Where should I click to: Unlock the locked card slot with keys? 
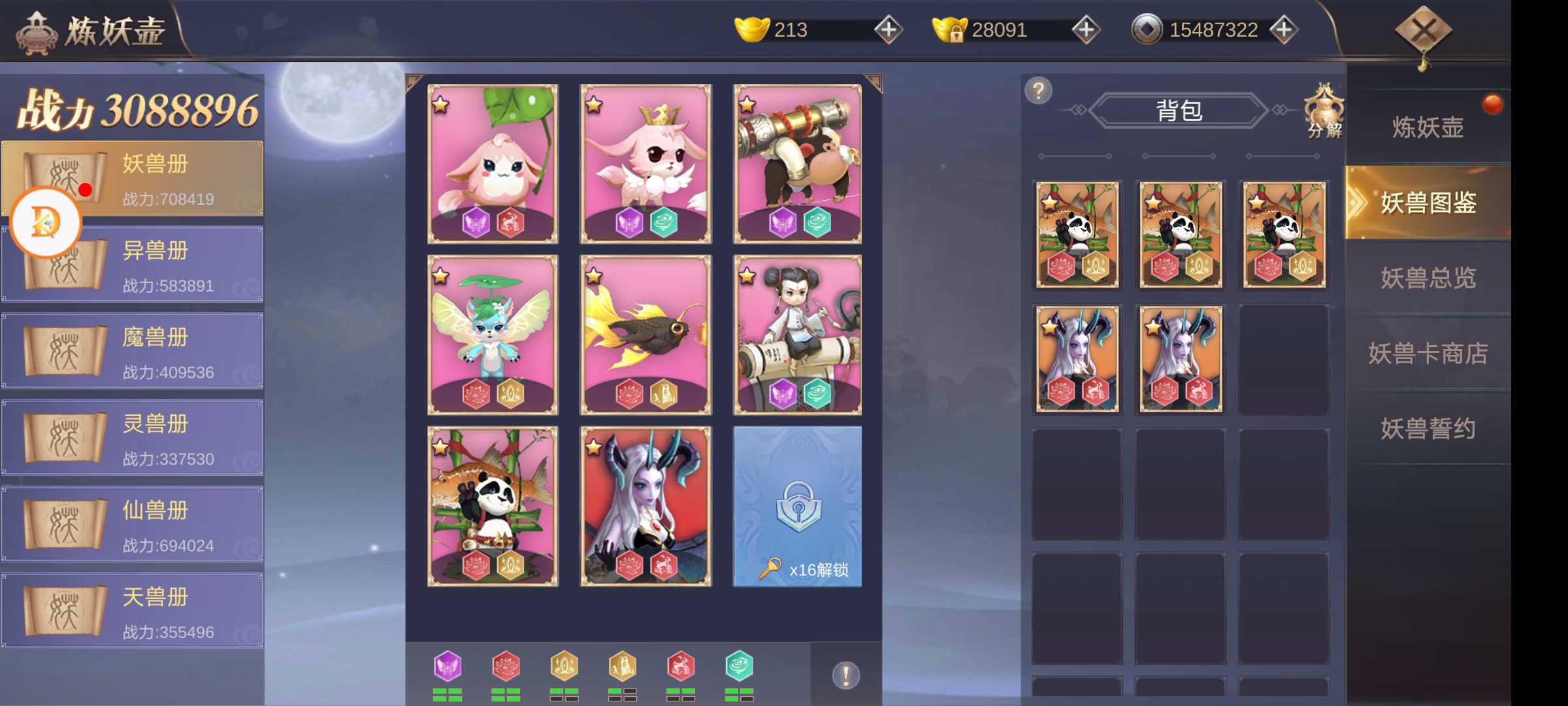click(x=797, y=507)
